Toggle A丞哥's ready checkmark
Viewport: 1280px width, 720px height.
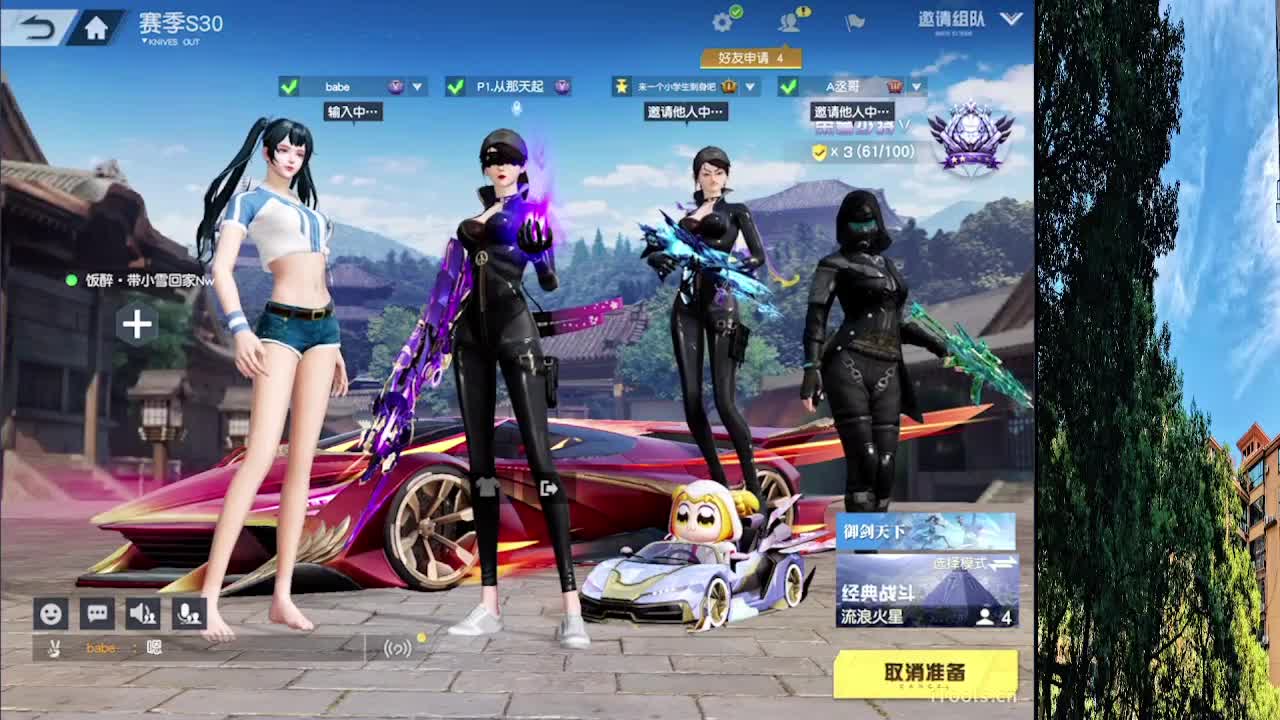pos(789,87)
